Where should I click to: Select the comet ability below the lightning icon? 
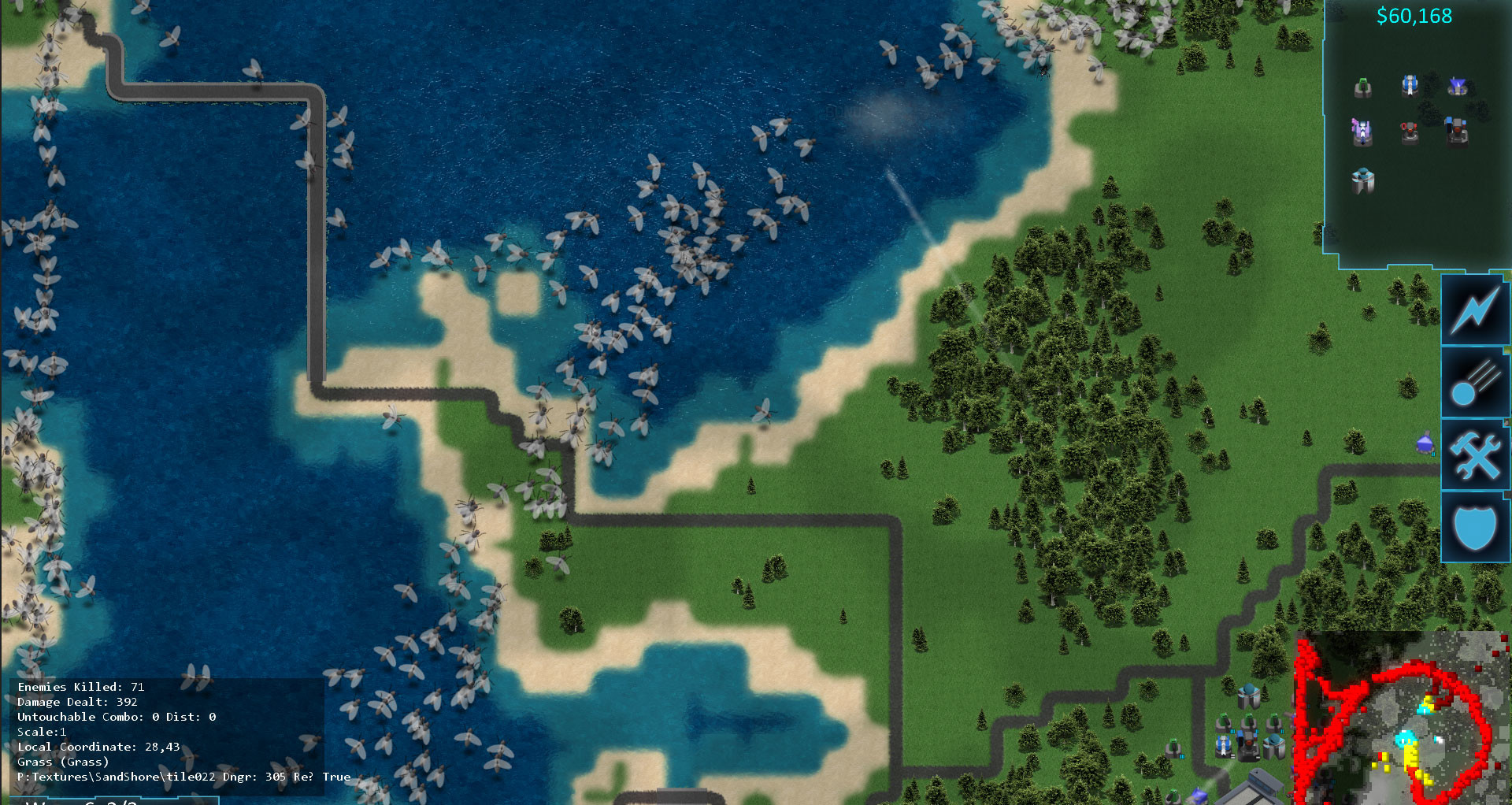[x=1476, y=382]
